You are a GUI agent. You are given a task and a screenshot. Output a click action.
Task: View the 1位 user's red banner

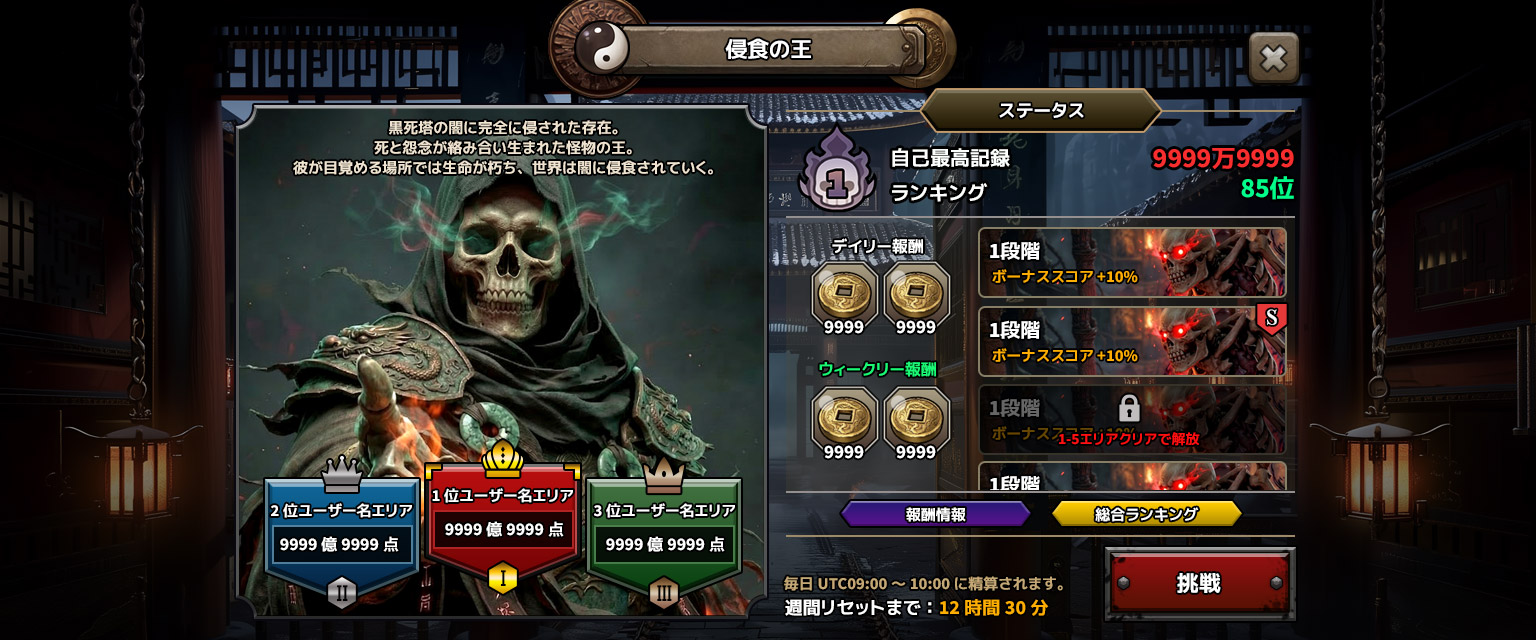coord(502,522)
